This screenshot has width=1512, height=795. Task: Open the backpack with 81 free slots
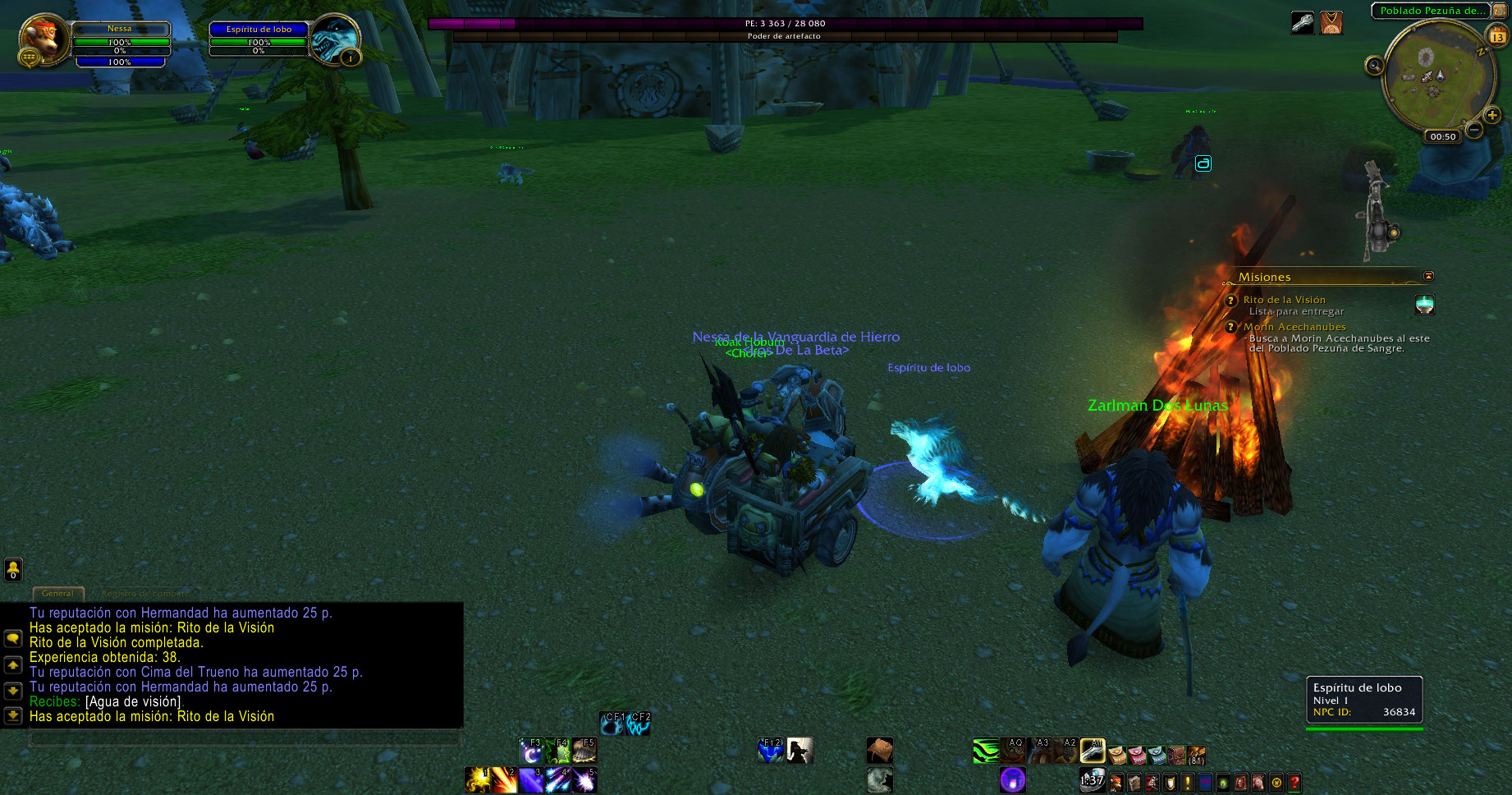[x=1197, y=754]
